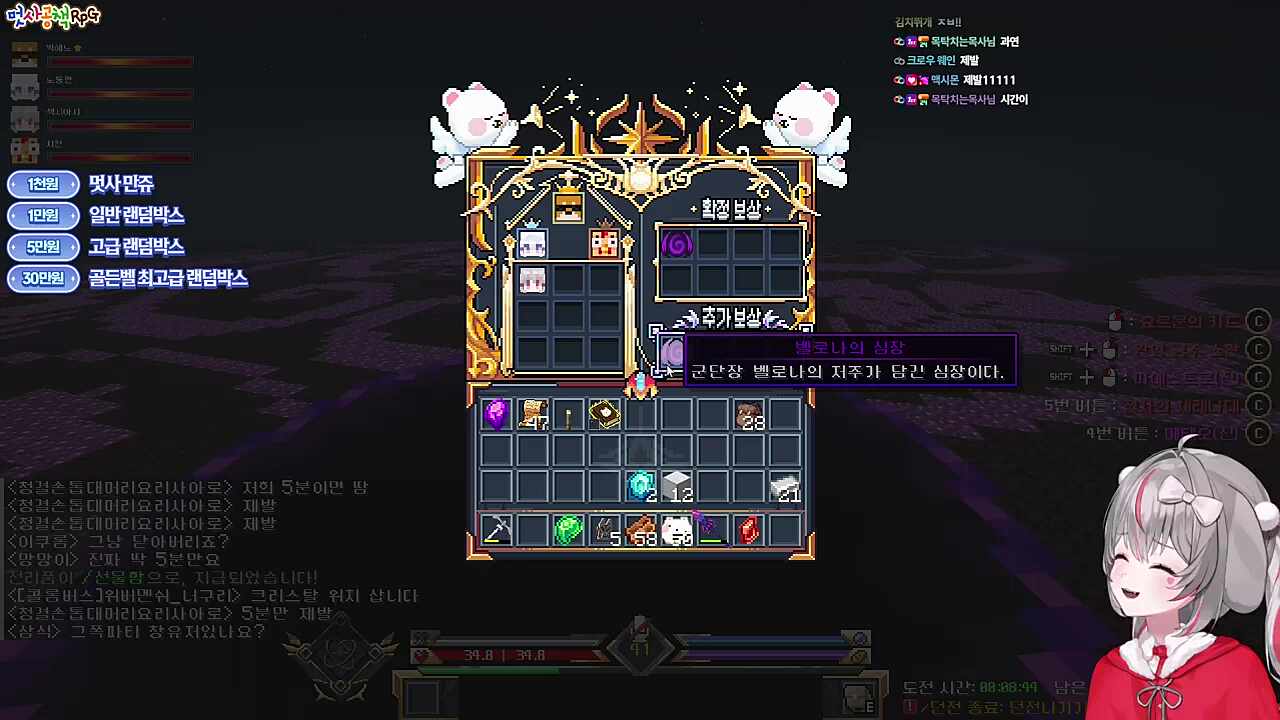Pick up the ender eye stack of 2
The image size is (1280, 720).
[x=641, y=487]
